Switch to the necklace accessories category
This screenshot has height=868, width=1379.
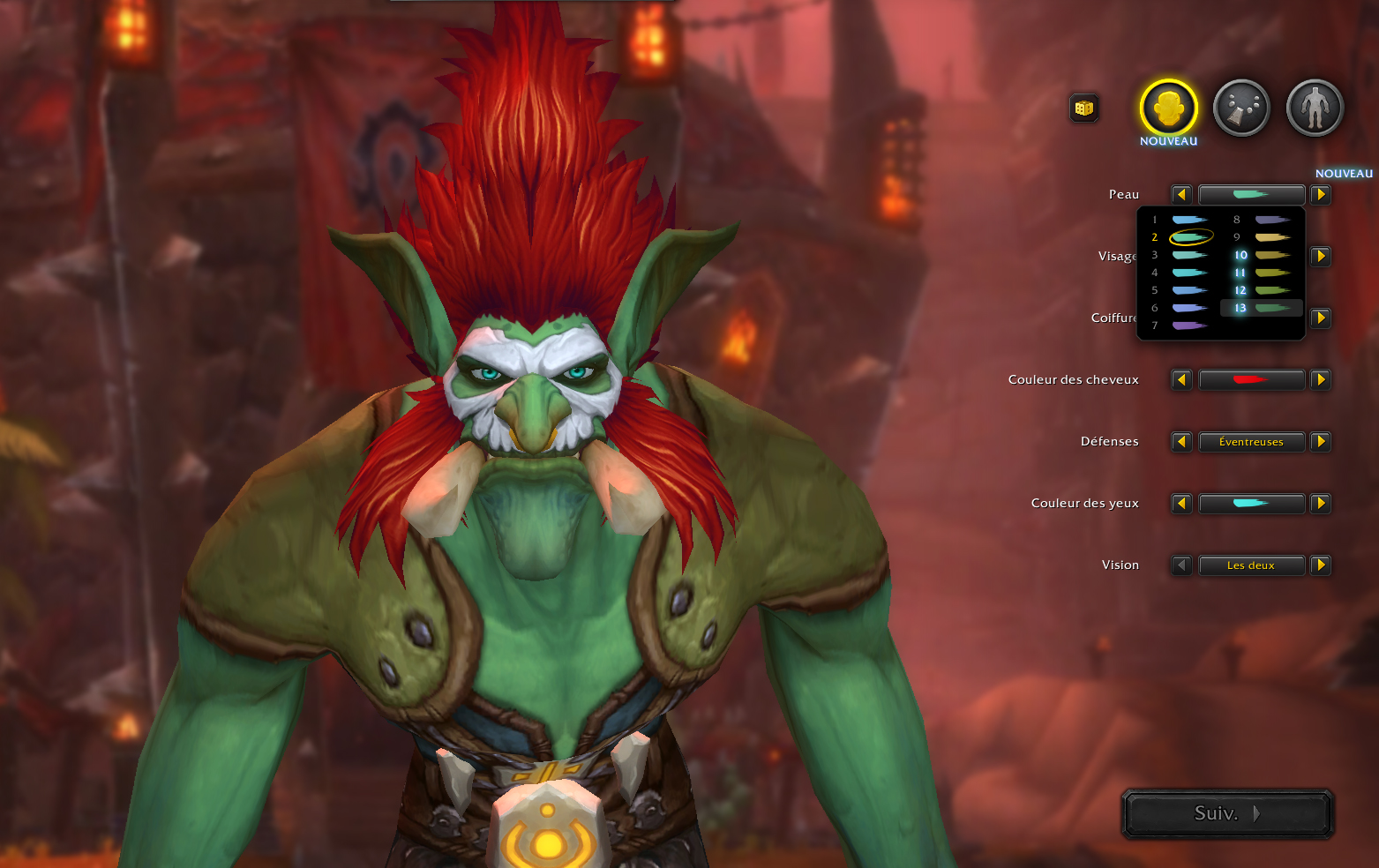point(1241,108)
